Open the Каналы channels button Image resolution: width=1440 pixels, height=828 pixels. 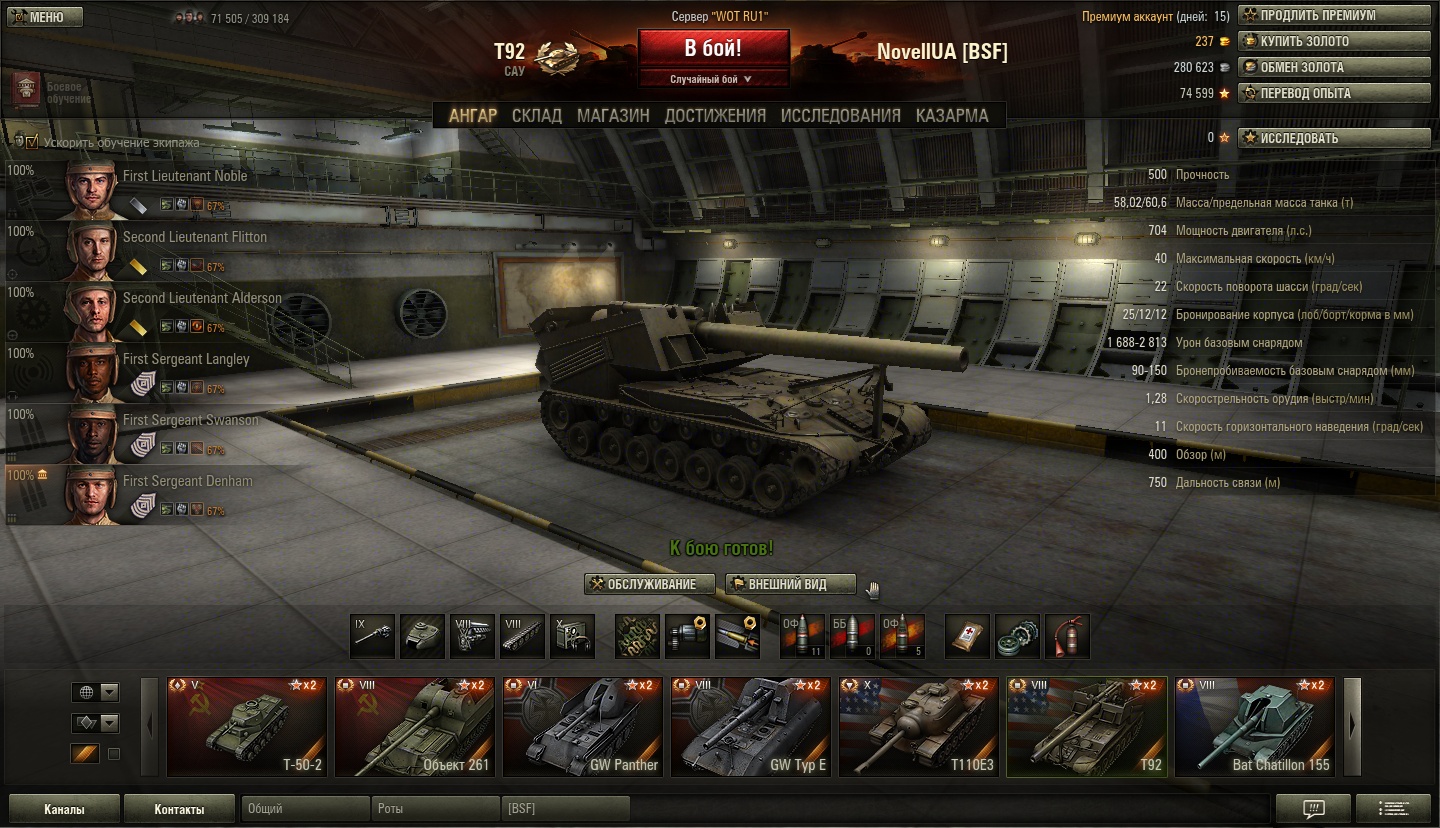(x=64, y=809)
